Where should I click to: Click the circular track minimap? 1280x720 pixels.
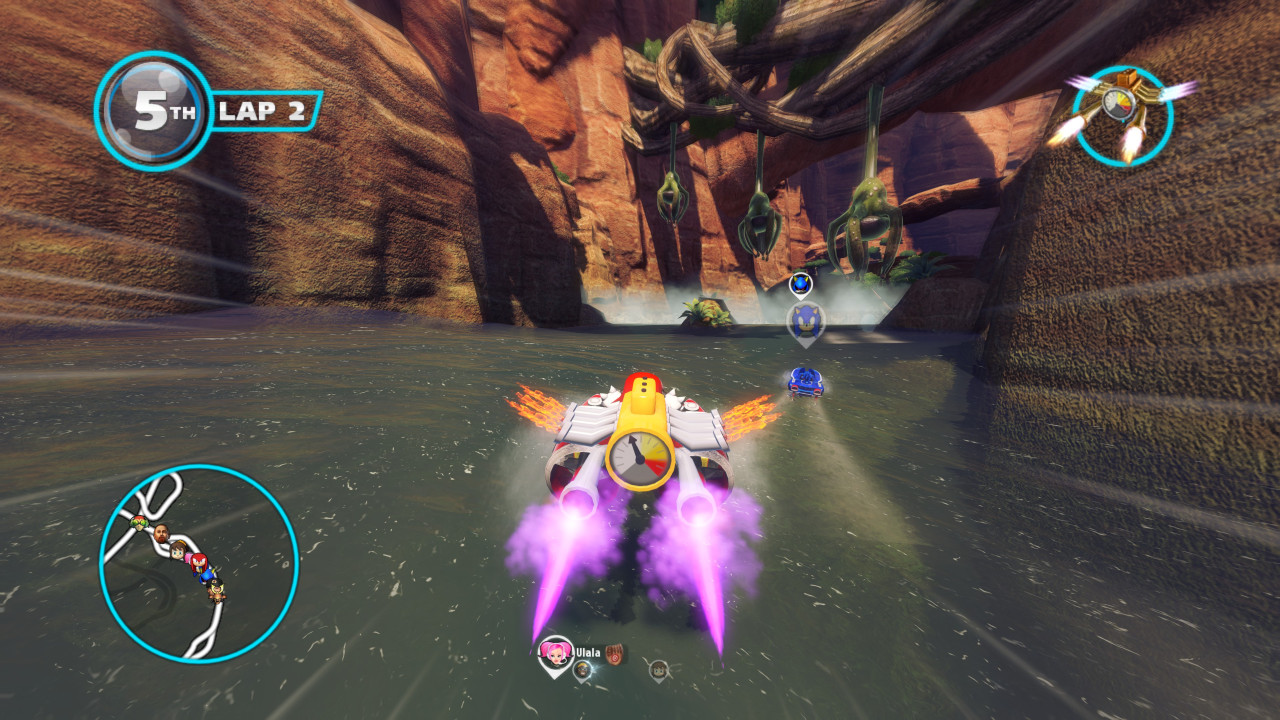tap(199, 563)
